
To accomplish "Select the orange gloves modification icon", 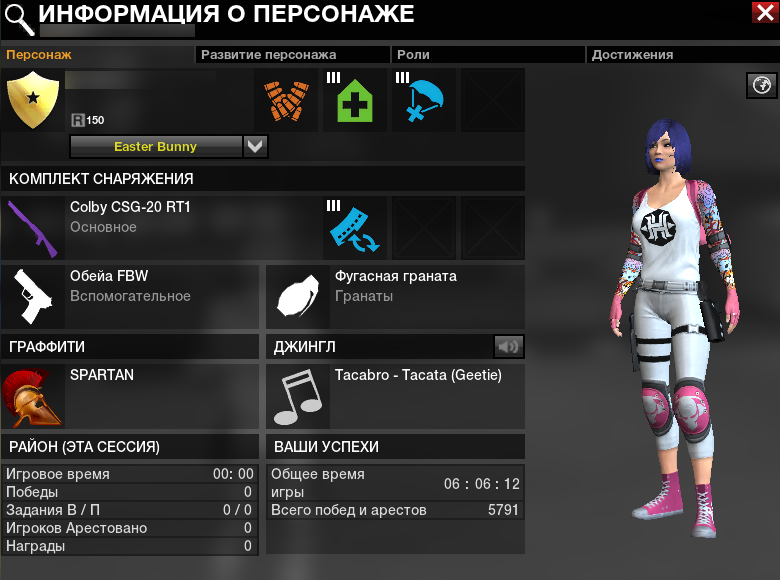I will point(286,100).
